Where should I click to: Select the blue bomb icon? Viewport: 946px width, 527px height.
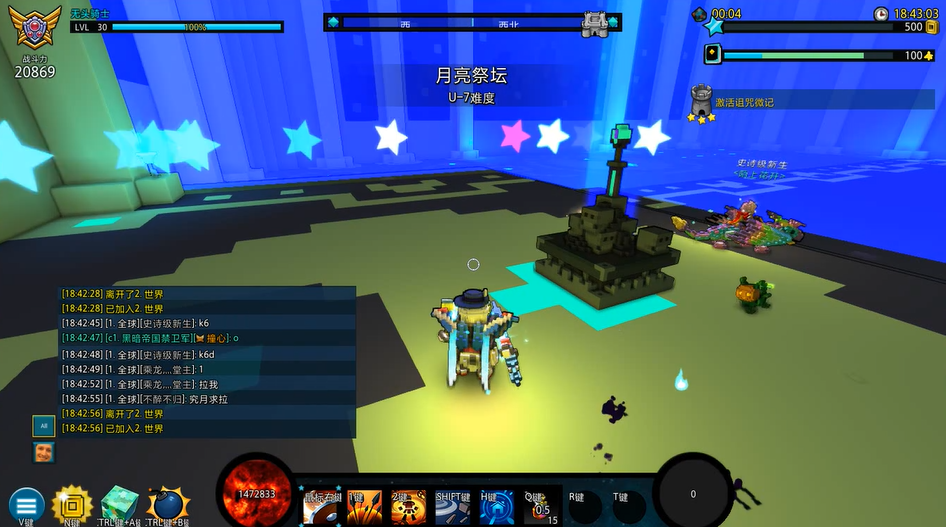(166, 505)
